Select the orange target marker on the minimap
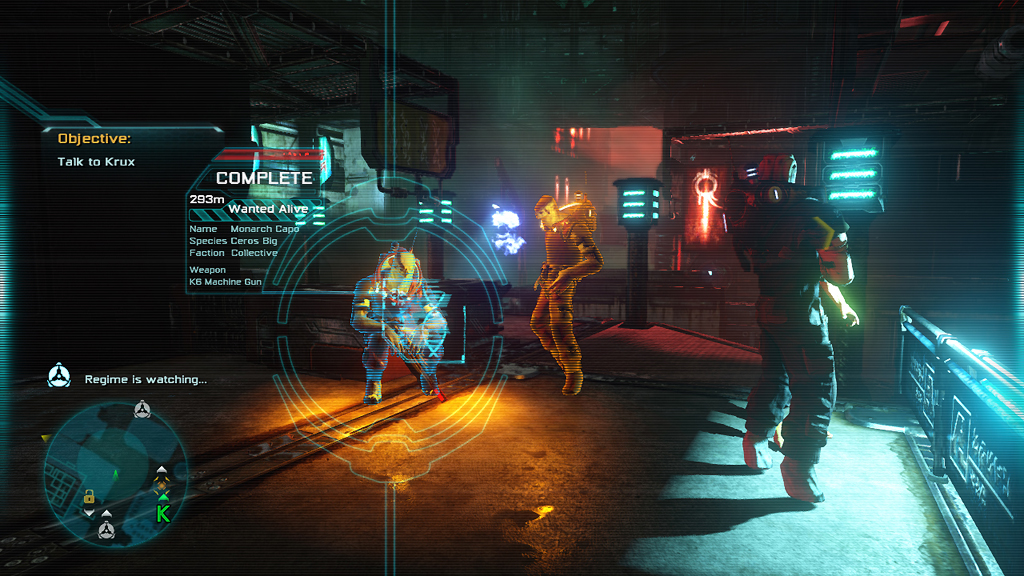 [162, 483]
